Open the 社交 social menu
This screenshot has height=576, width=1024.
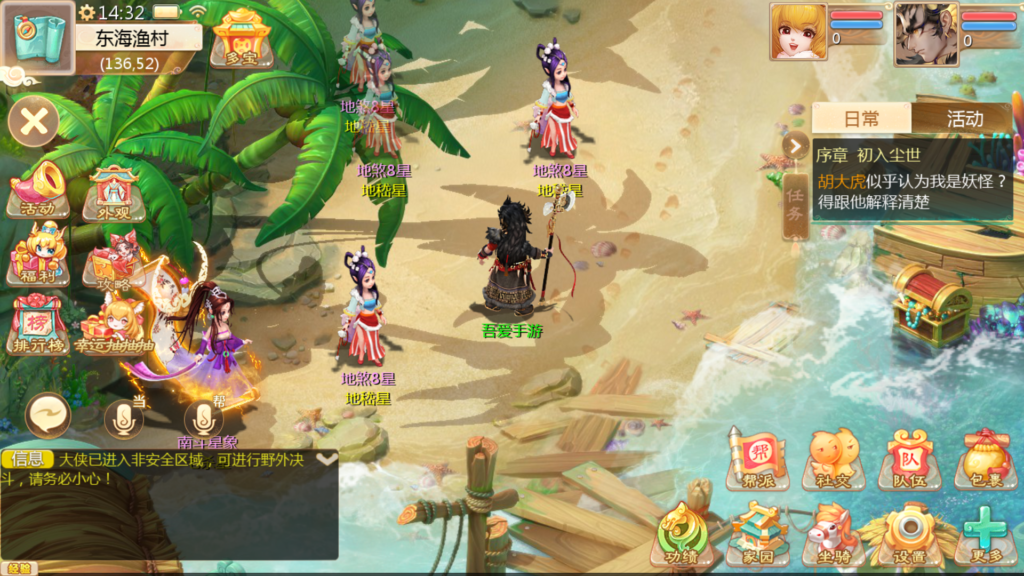click(x=832, y=459)
